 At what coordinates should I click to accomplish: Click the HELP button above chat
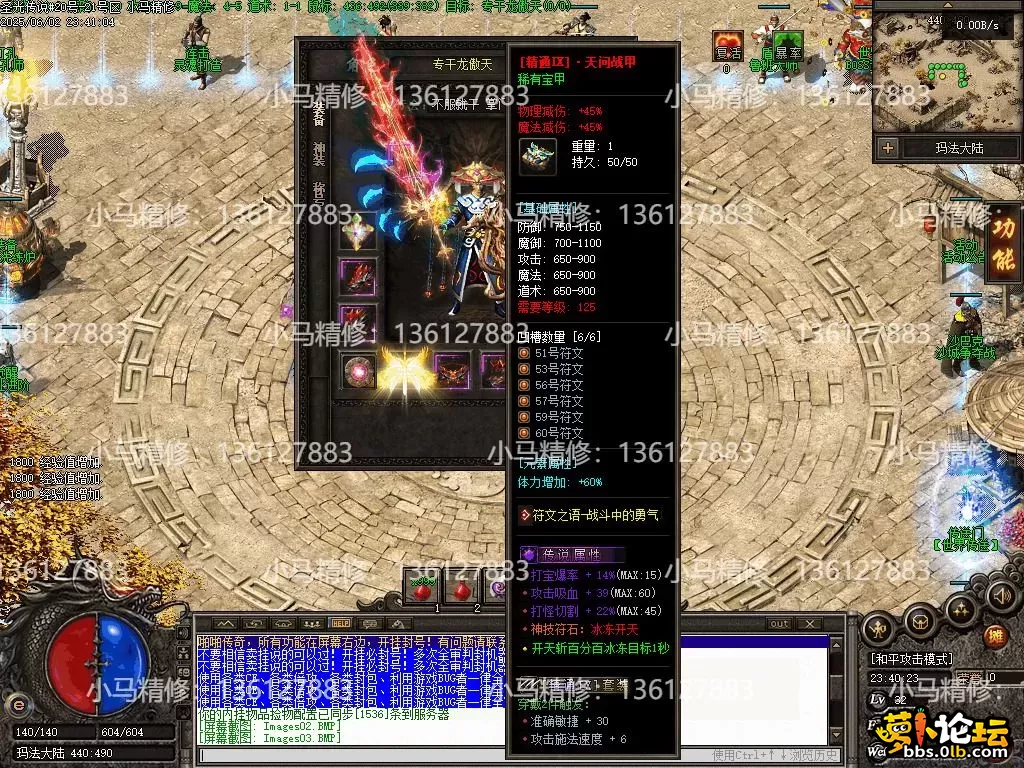340,624
